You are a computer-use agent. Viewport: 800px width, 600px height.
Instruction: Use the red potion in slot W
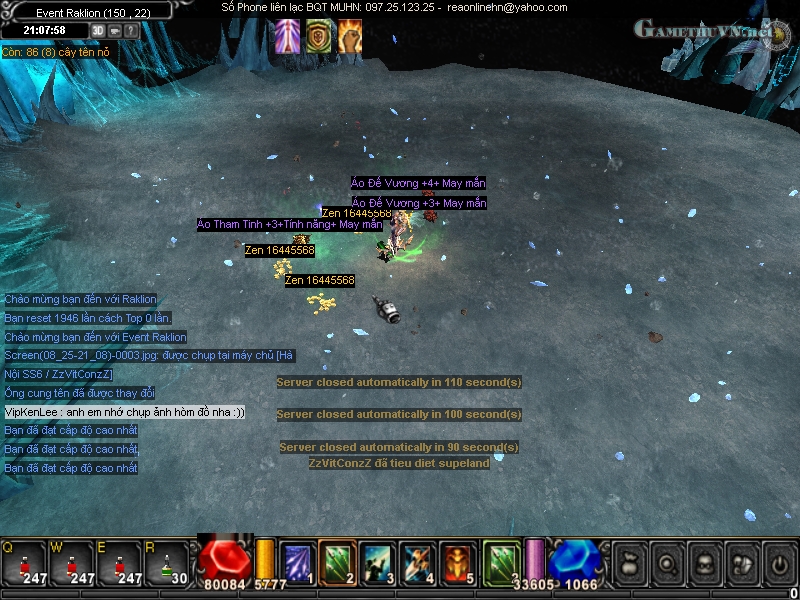pyautogui.click(x=71, y=564)
